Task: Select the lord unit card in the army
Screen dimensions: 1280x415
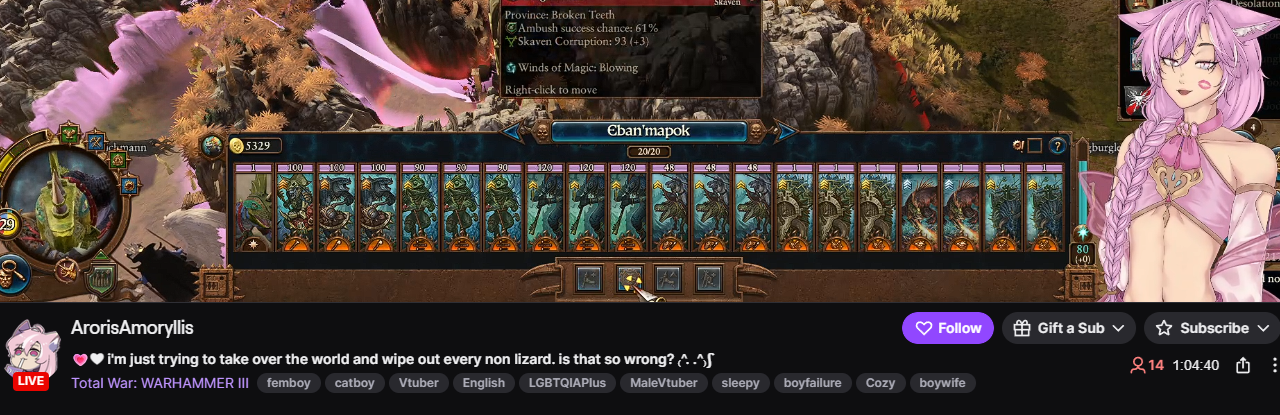Action: click(253, 207)
